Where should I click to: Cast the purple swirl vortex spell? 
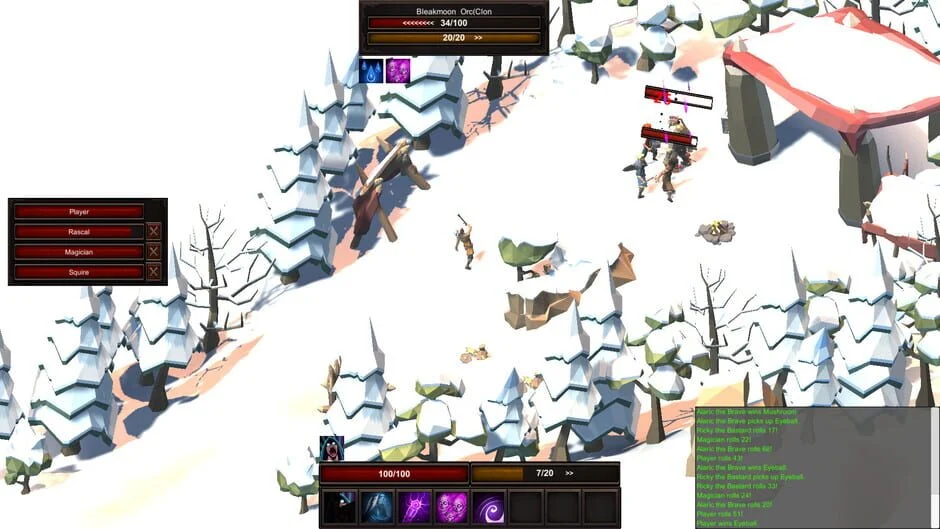tap(488, 507)
